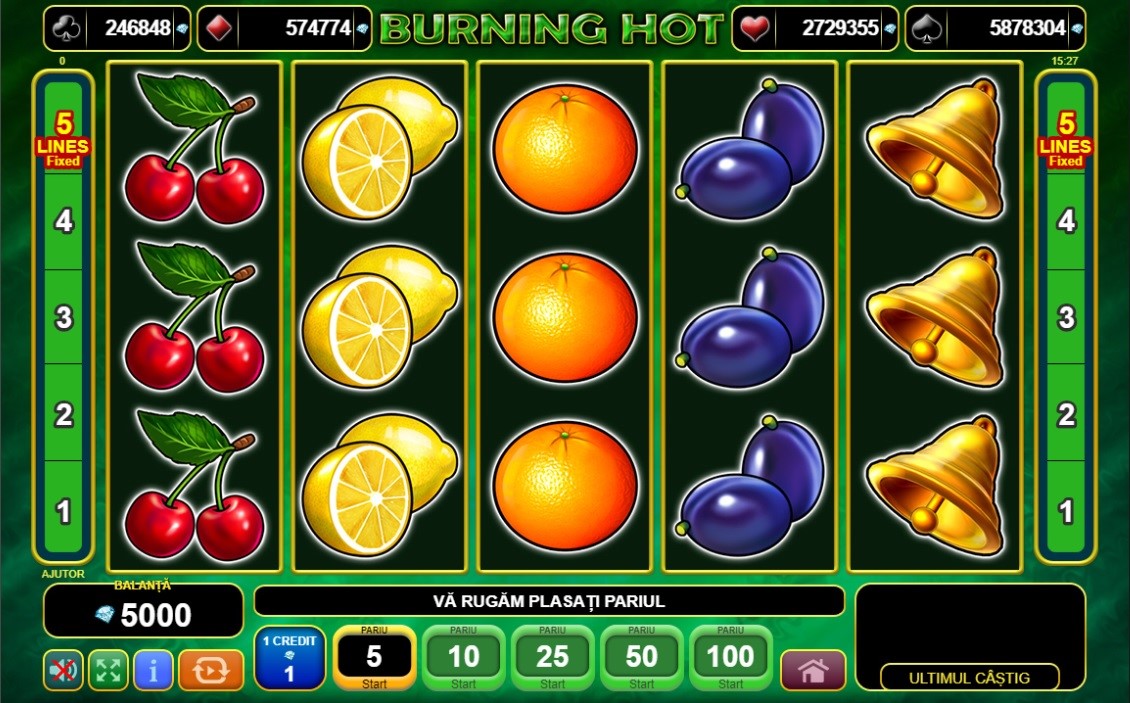Open the blue info paytable button
Screen dimensions: 1130x703
pos(153,670)
